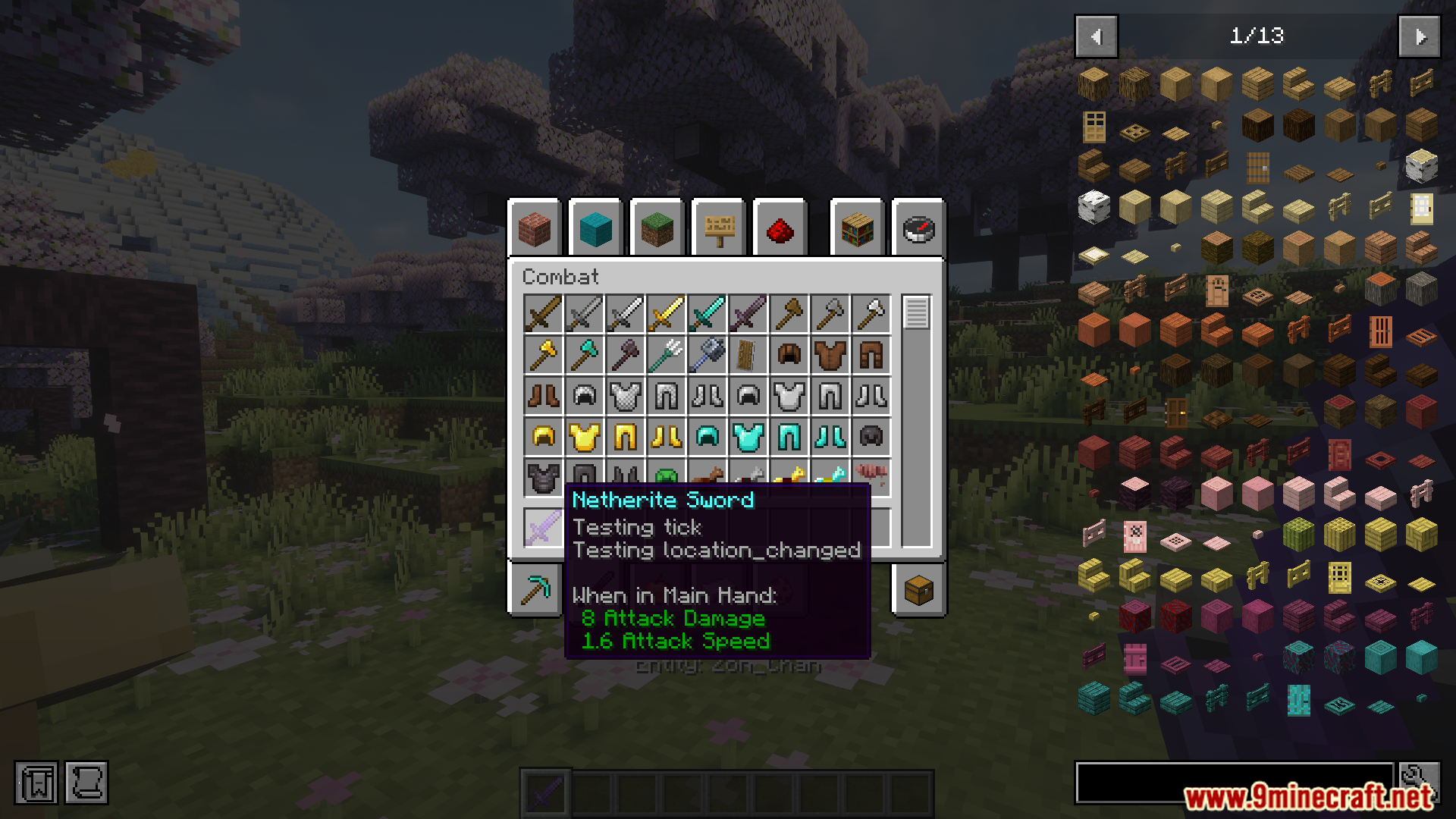Screen dimensions: 1456x819
Task: Switch to the diamond pickaxe Tools tab
Action: (x=535, y=590)
